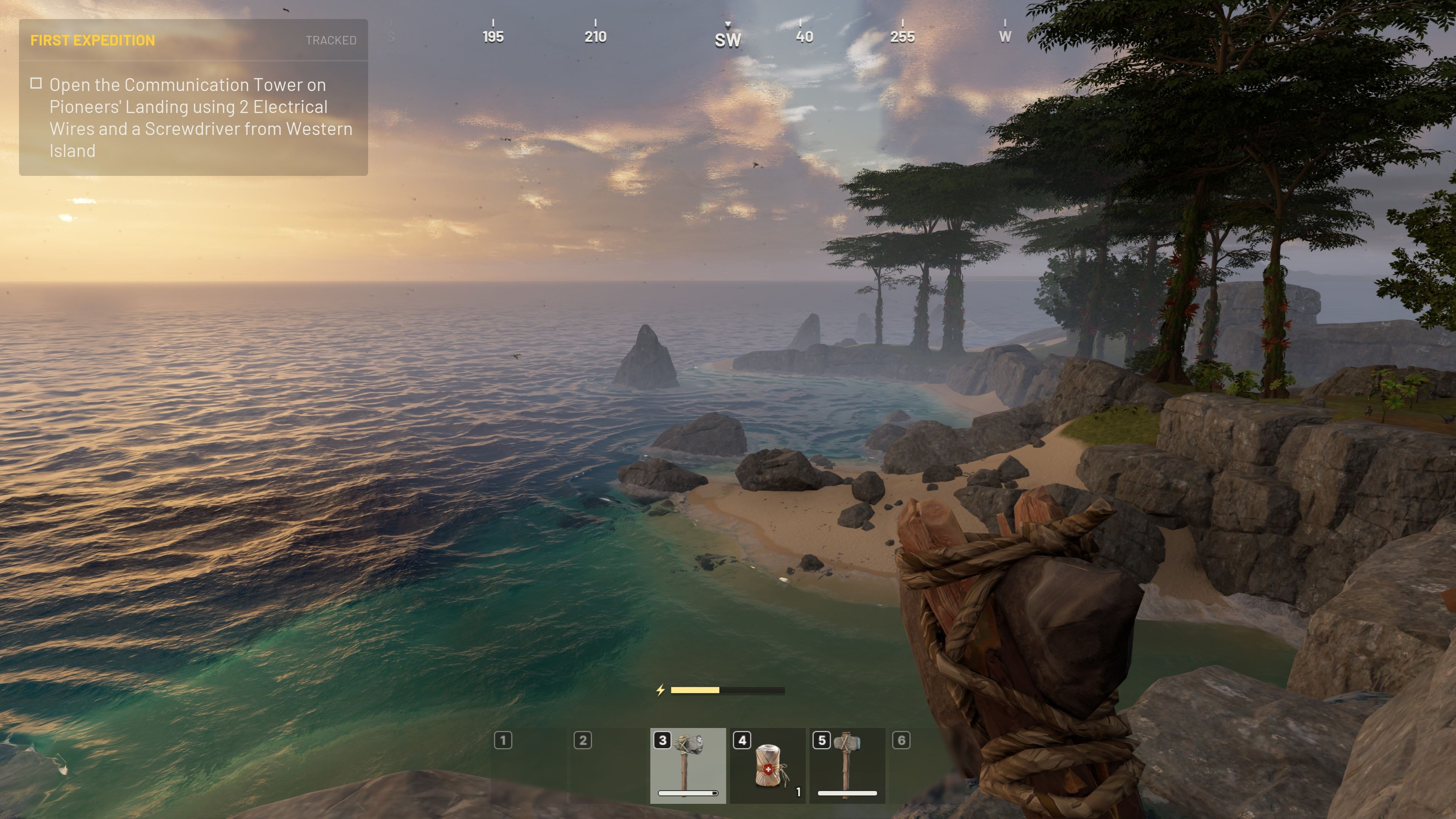Tick the Communication Tower objective checkbox
The width and height of the screenshot is (1456, 819).
[x=36, y=84]
